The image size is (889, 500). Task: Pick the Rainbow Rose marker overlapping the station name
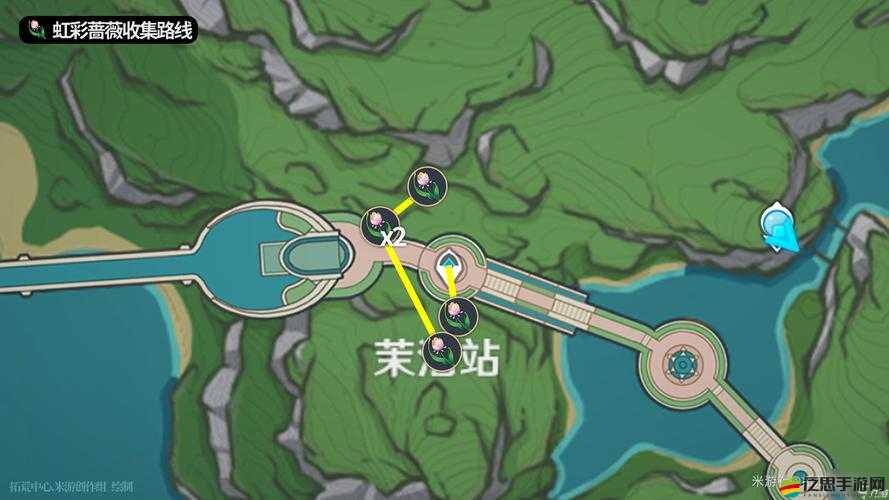pos(441,350)
